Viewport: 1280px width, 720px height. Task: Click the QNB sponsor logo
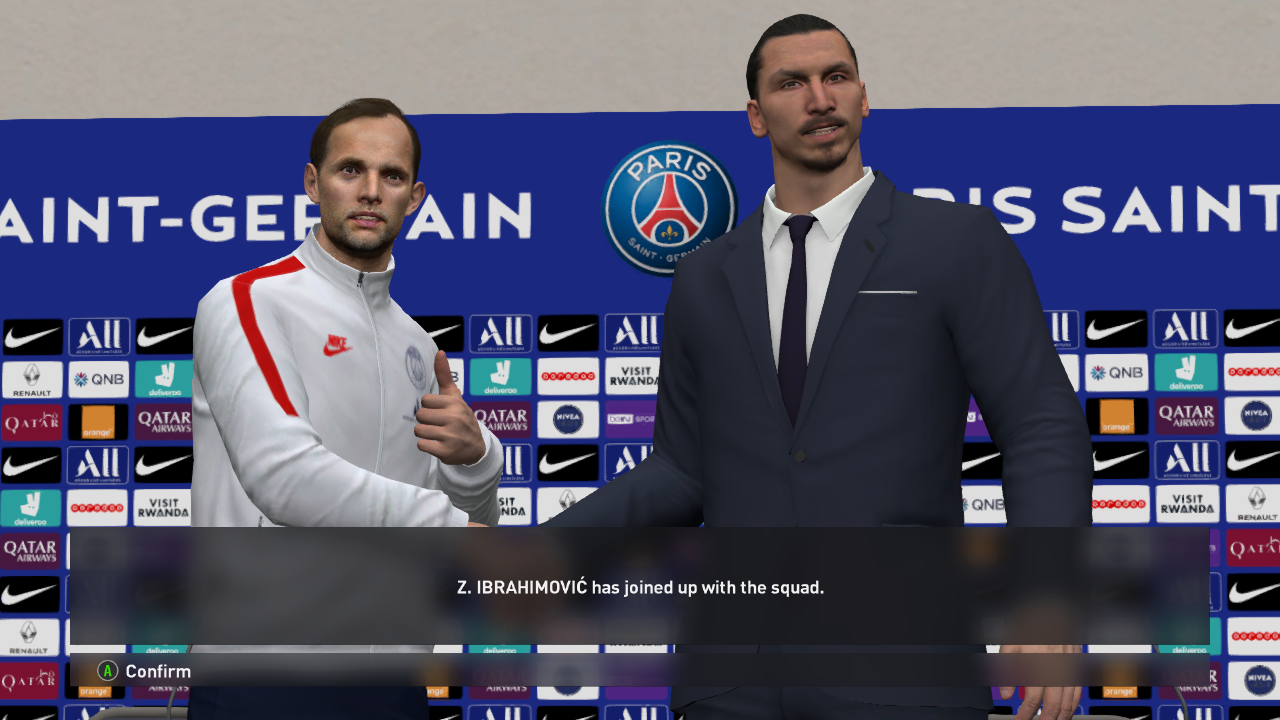pyautogui.click(x=99, y=380)
